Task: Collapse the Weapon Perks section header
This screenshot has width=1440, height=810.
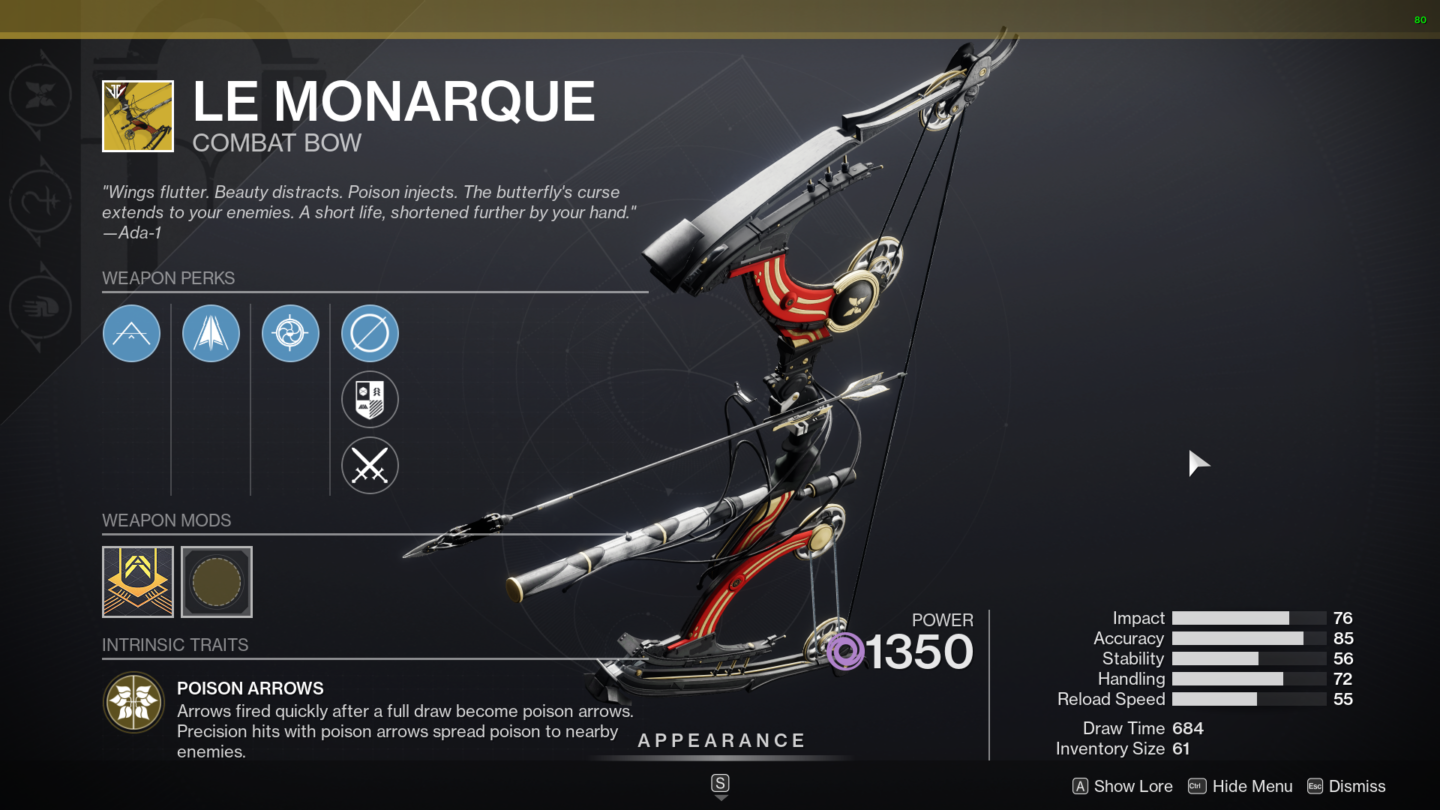Action: (x=168, y=278)
